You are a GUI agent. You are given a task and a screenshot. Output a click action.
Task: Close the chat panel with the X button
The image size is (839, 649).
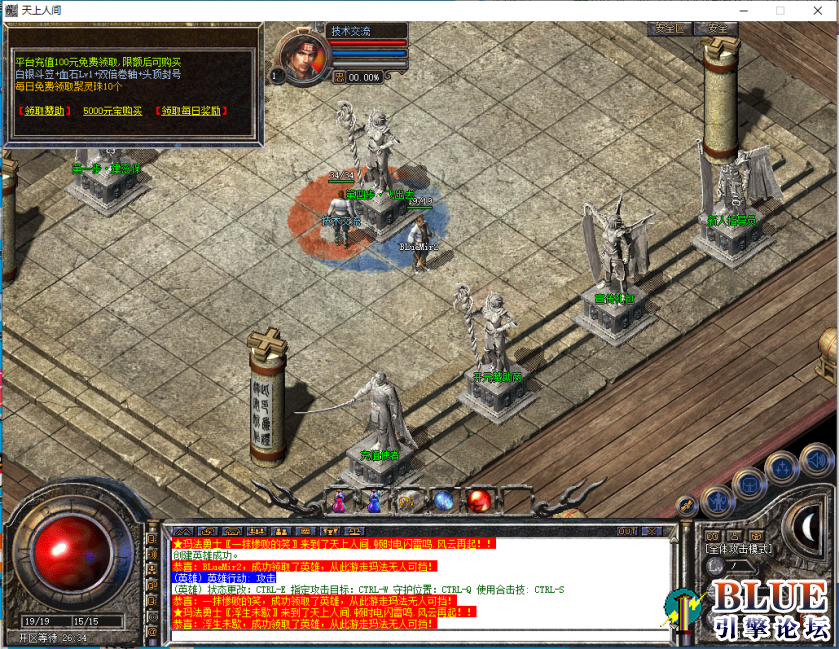tap(651, 531)
